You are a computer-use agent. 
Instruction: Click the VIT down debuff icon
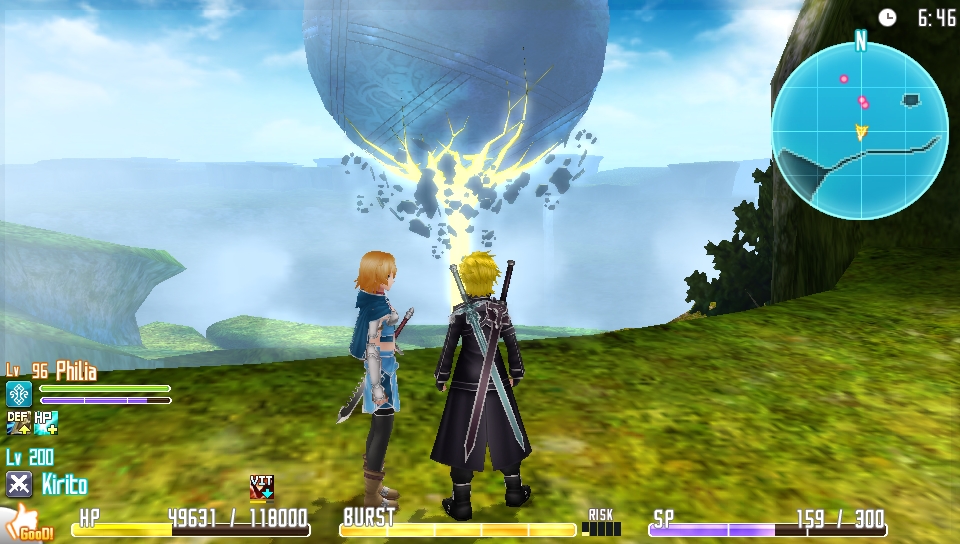[x=261, y=487]
